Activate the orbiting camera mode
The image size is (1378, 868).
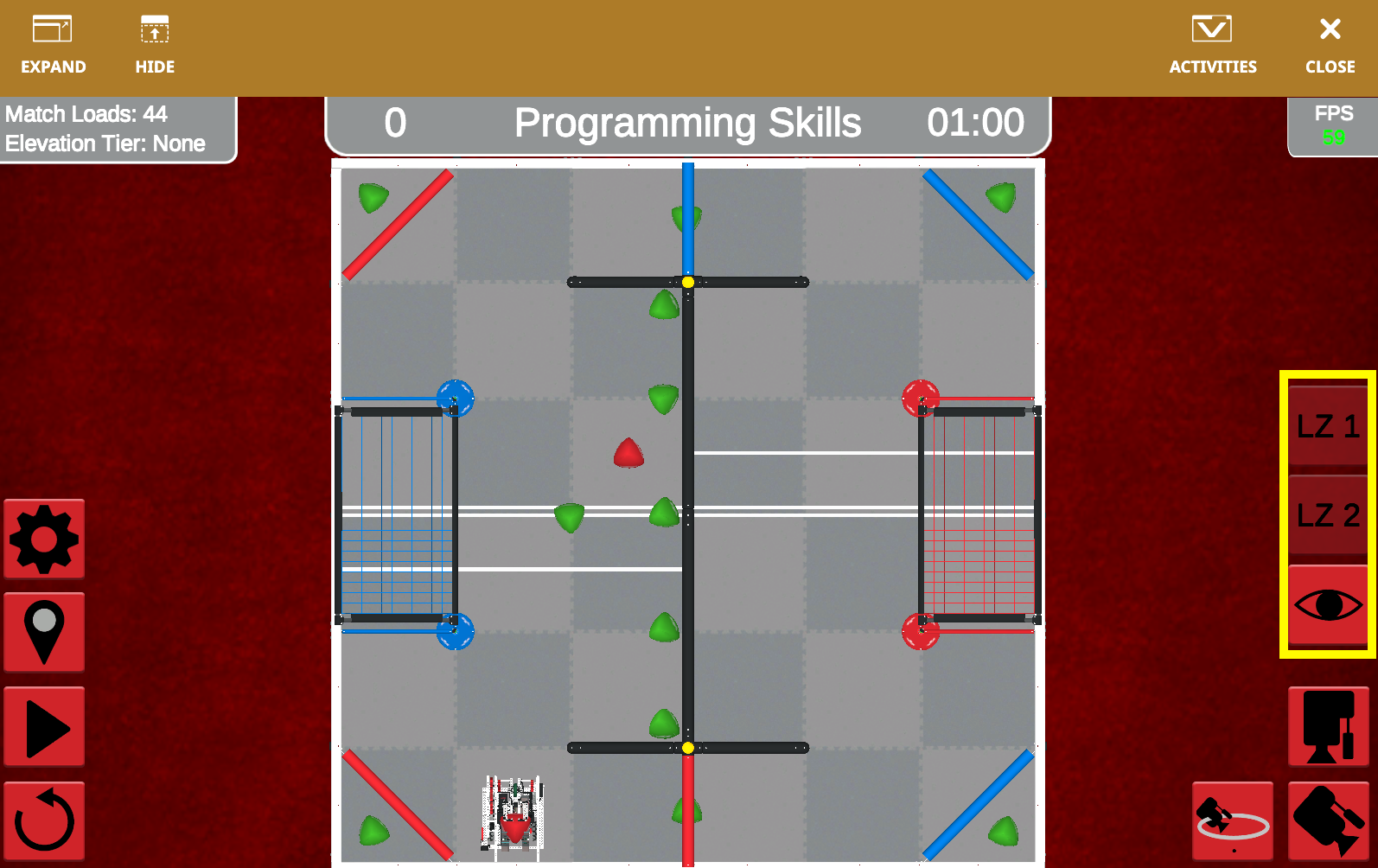[1232, 819]
